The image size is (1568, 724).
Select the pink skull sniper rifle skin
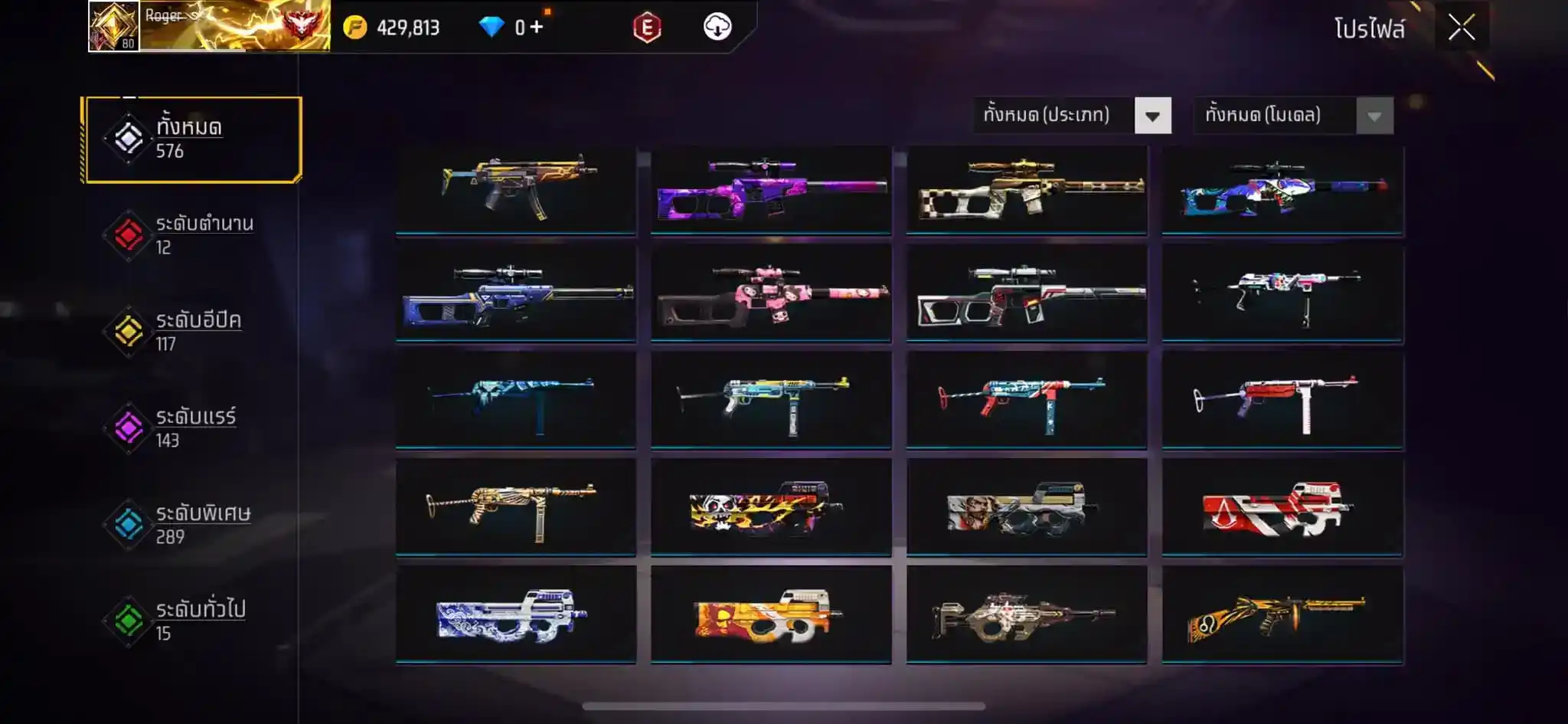coord(771,294)
